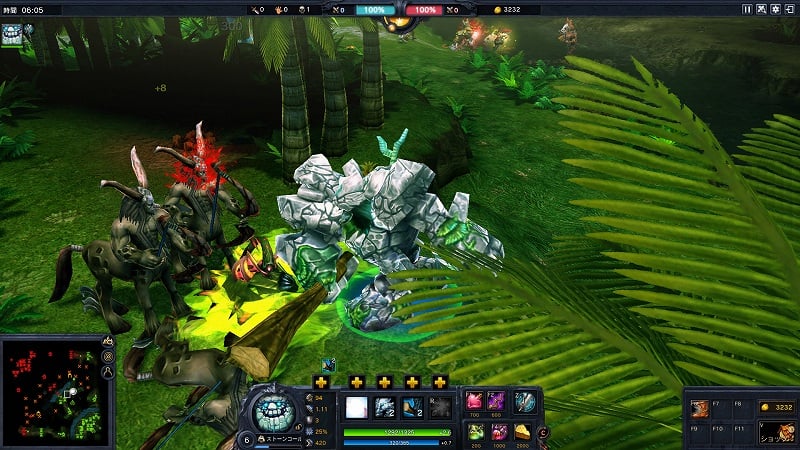800x450 pixels.
Task: Level up the first ability with plus button
Action: click(x=321, y=382)
